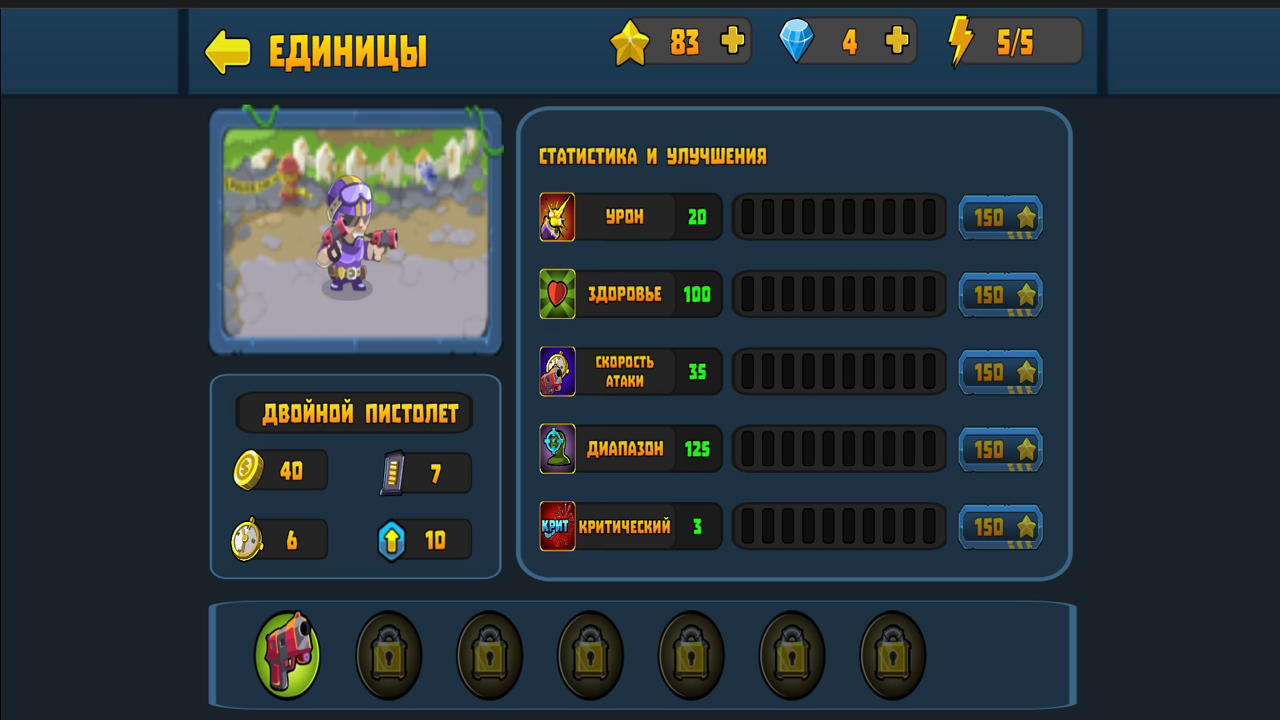Select the double pistol weapon thumbnail
This screenshot has height=720, width=1280.
pyautogui.click(x=287, y=655)
